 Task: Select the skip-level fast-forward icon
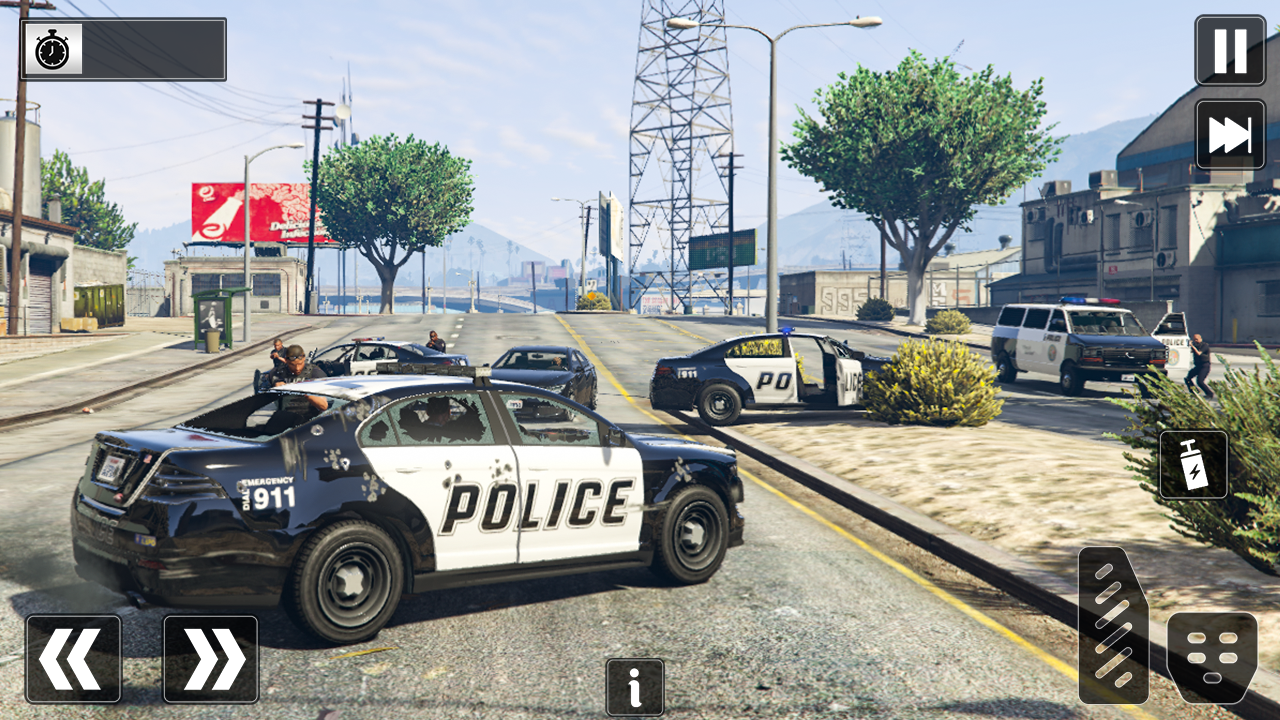1228,131
